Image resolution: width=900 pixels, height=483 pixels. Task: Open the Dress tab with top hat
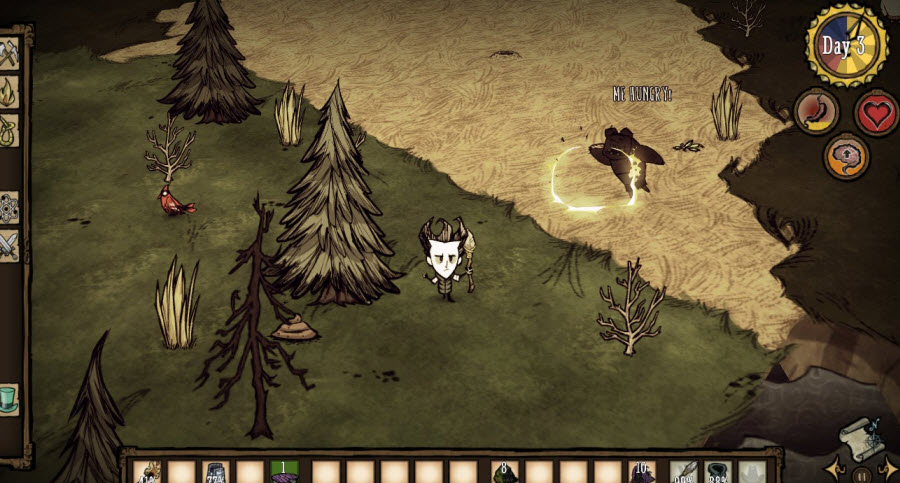9,398
